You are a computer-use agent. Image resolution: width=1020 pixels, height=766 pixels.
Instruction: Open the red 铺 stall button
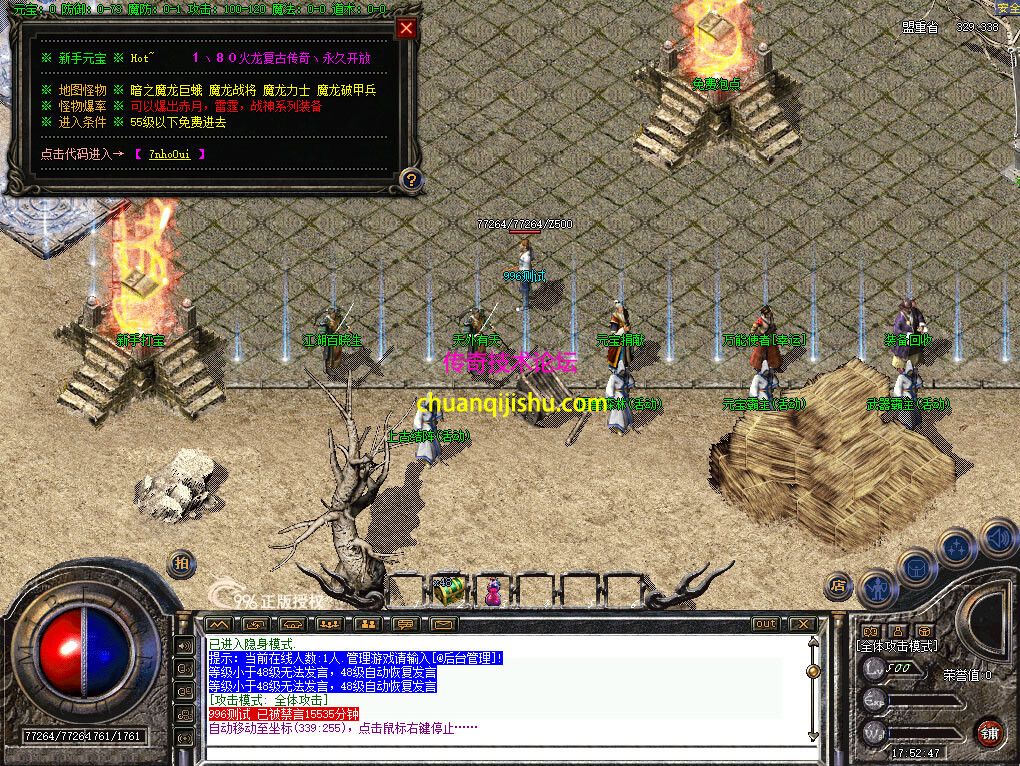point(990,731)
